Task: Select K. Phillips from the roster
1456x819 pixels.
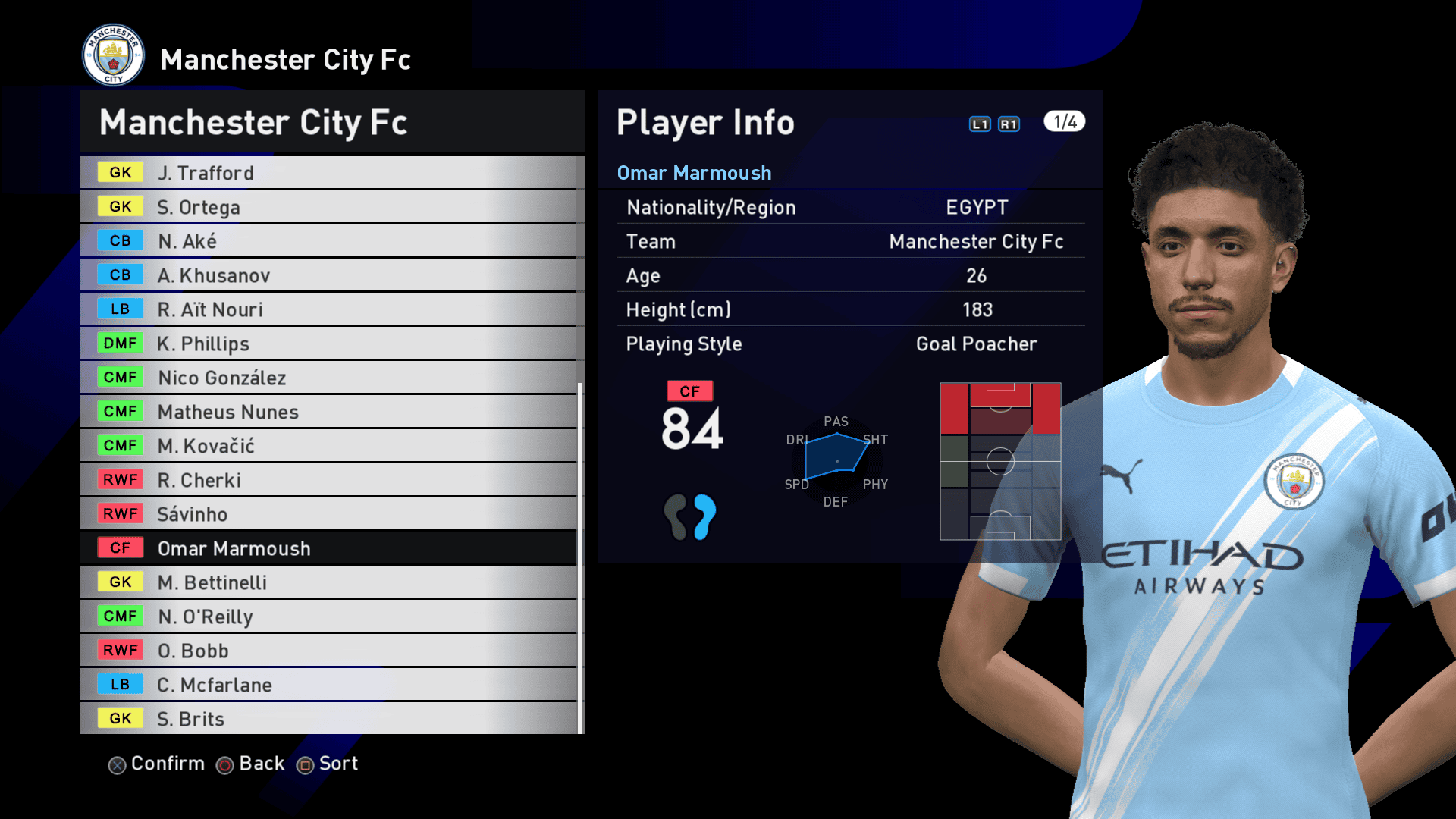Action: pyautogui.click(x=328, y=344)
